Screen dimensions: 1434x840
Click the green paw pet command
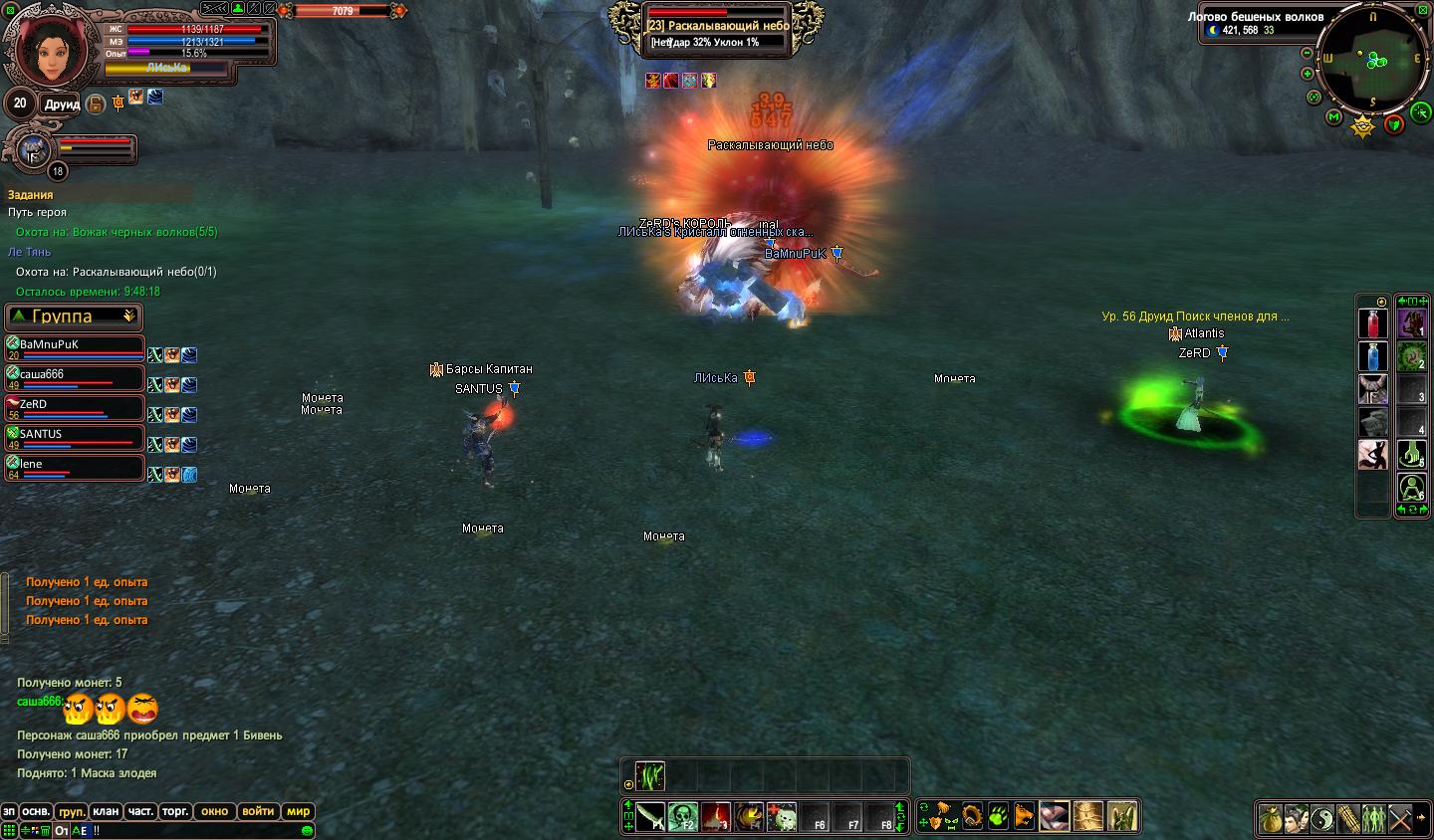pos(998,816)
